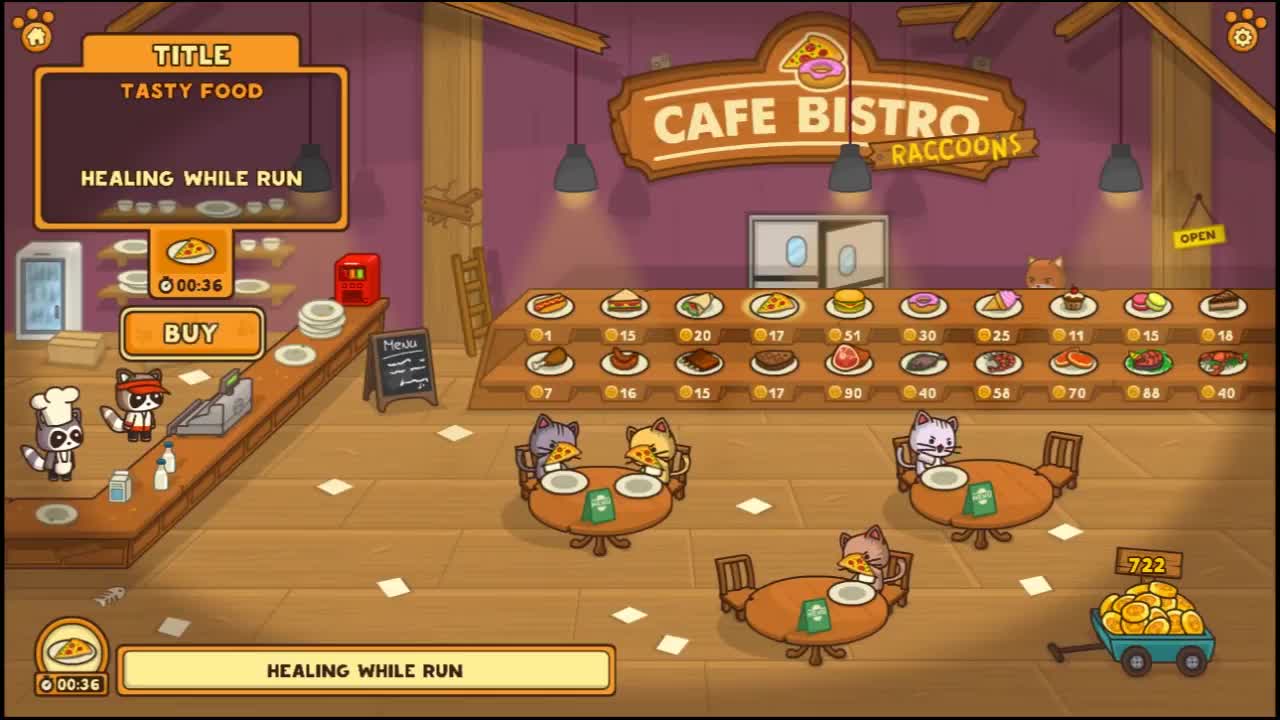Pick the chicken drumstick plate
This screenshot has height=720, width=1280.
pos(549,362)
